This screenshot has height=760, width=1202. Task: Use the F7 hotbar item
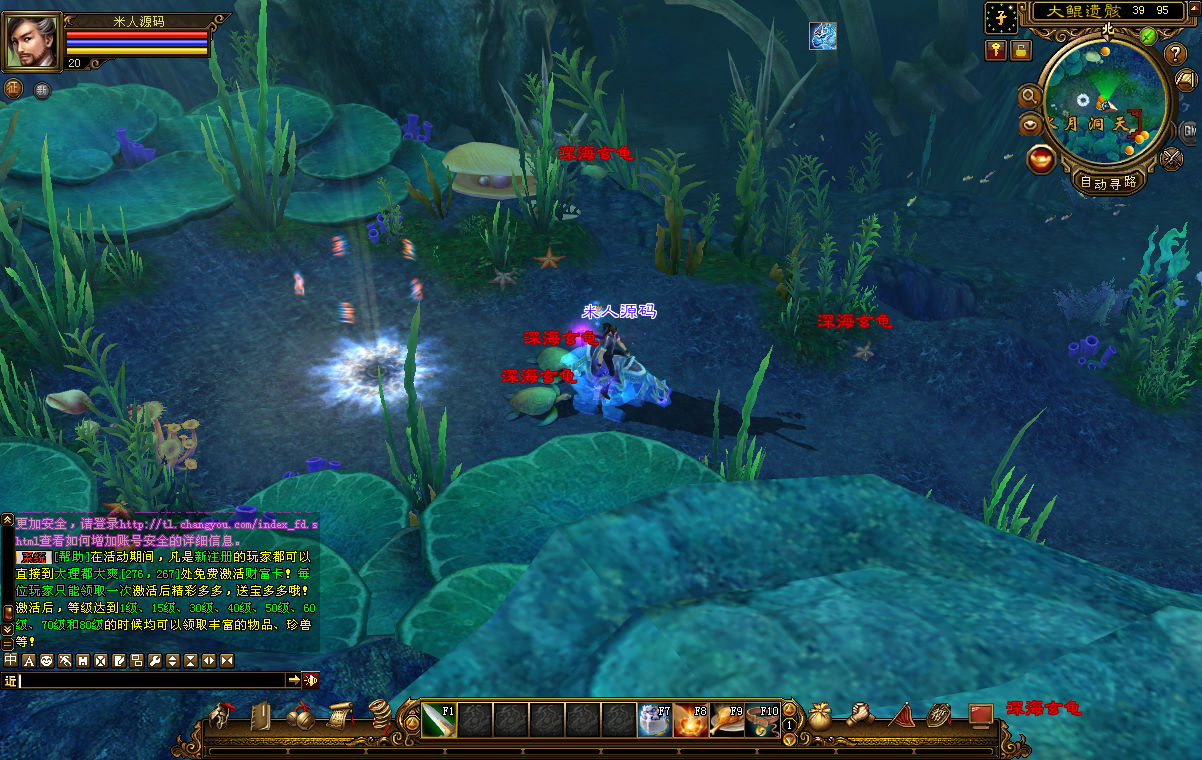tap(655, 720)
